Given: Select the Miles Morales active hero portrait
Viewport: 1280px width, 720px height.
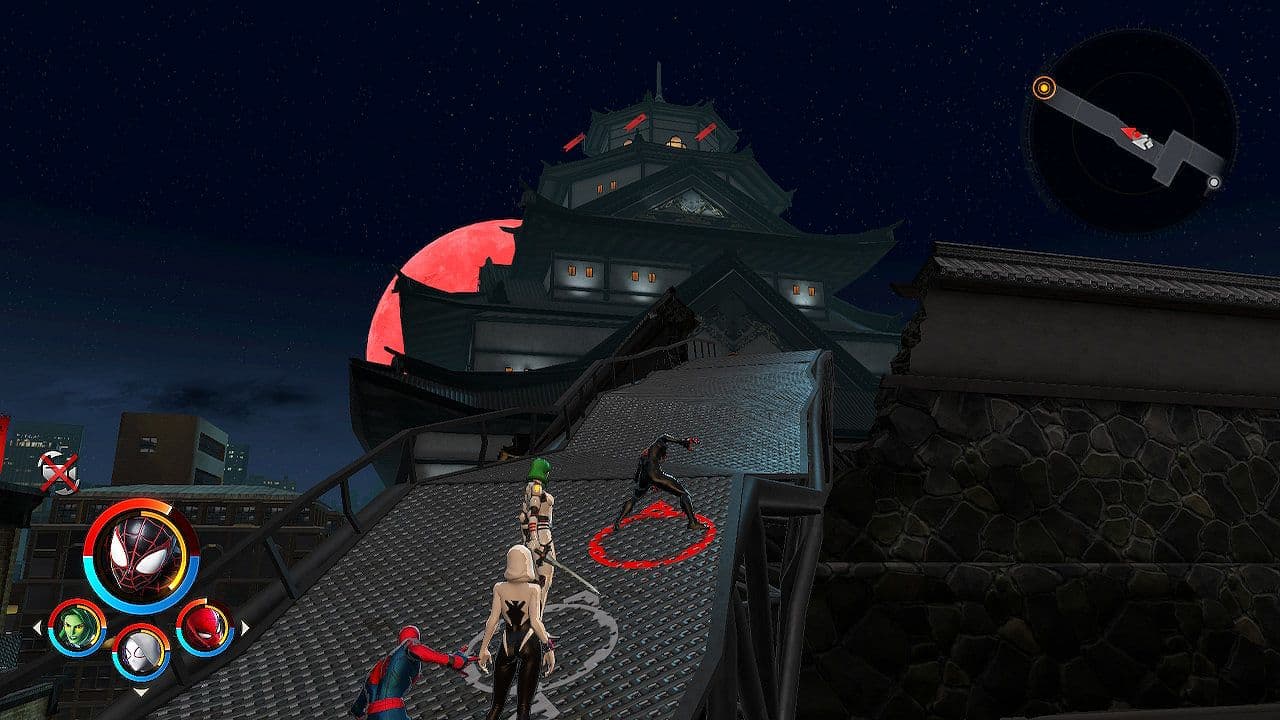Looking at the screenshot, I should click(141, 555).
